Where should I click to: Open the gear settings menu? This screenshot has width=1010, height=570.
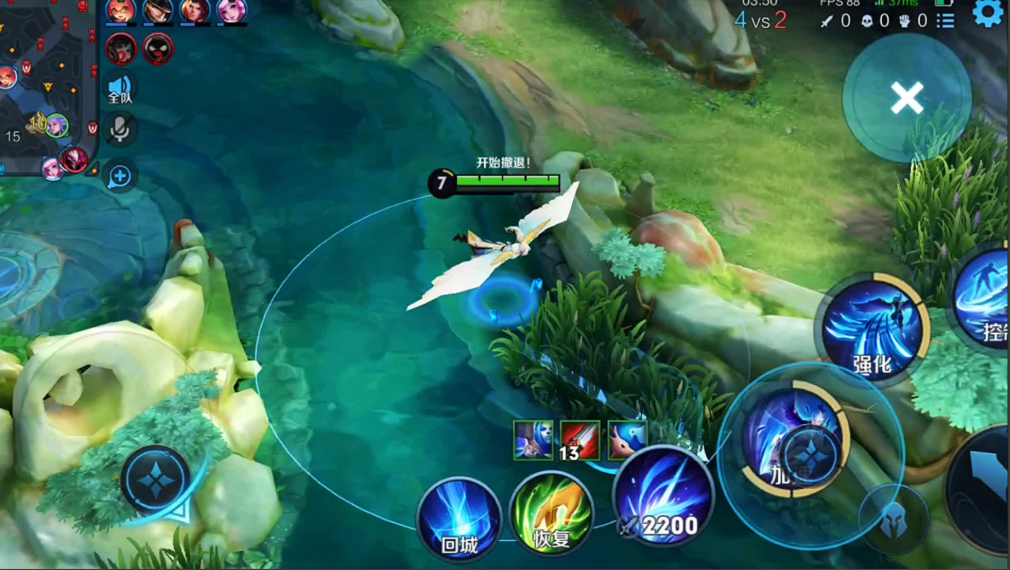click(x=988, y=13)
